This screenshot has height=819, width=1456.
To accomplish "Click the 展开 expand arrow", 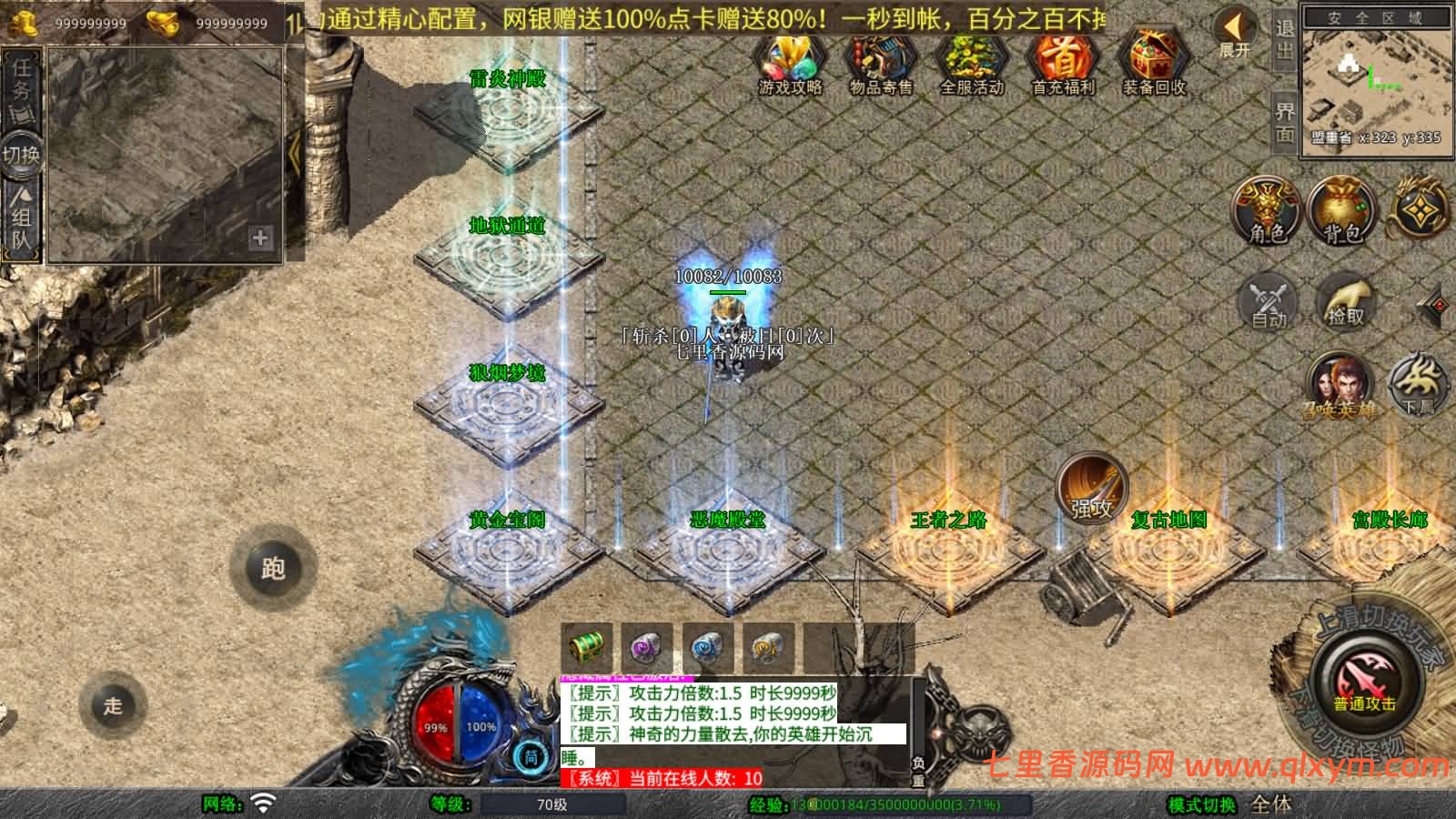I will pos(1235,33).
